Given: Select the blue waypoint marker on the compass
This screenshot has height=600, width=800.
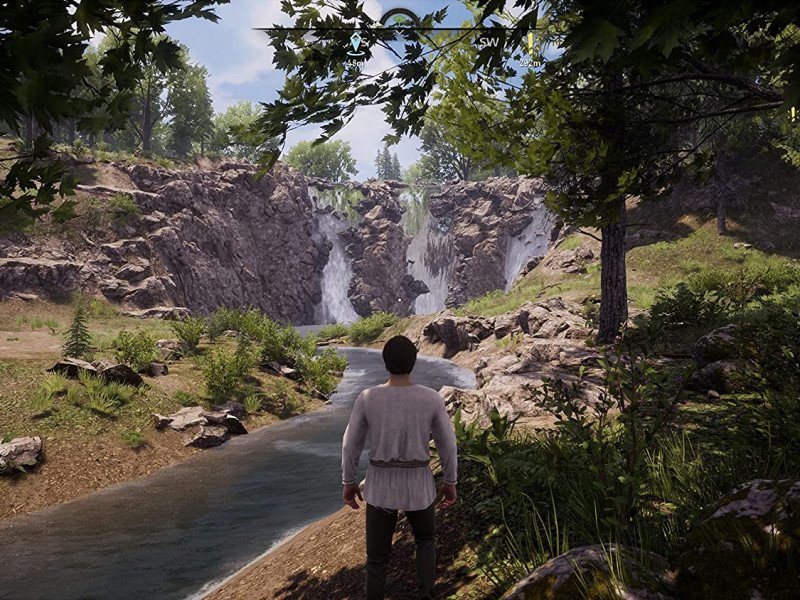Looking at the screenshot, I should coord(355,43).
